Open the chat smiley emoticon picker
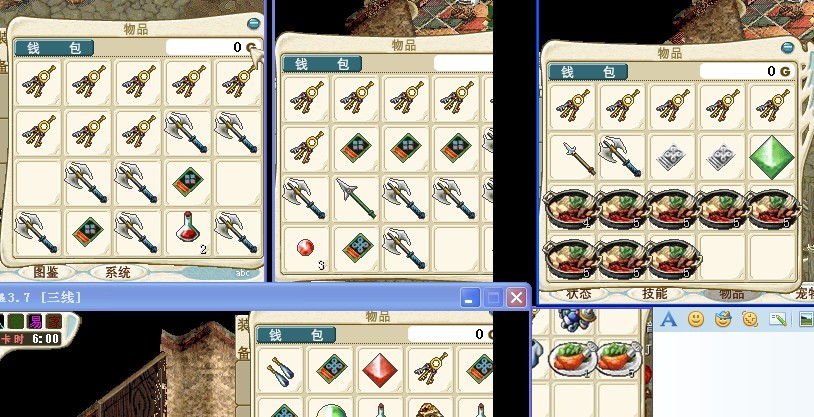This screenshot has height=417, width=814. 695,320
